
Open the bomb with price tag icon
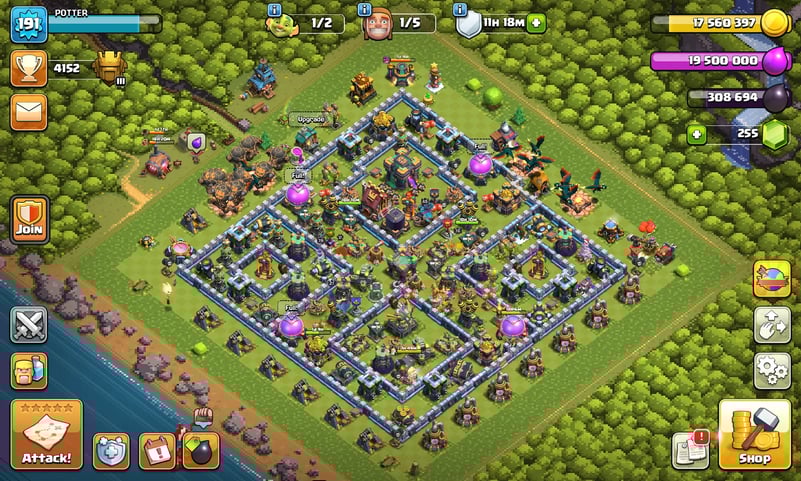click(201, 450)
